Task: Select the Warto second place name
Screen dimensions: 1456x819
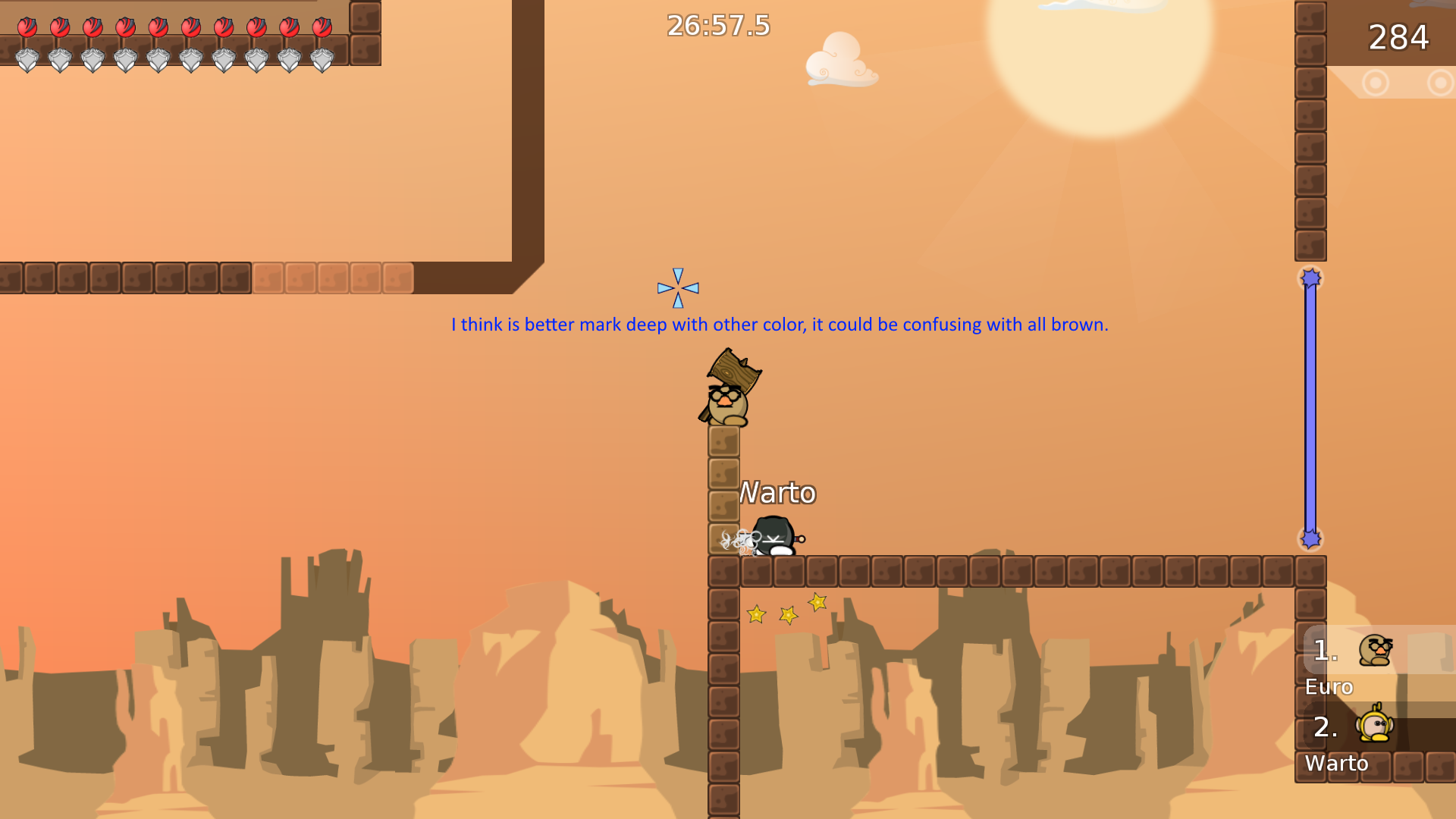Action: click(1337, 764)
